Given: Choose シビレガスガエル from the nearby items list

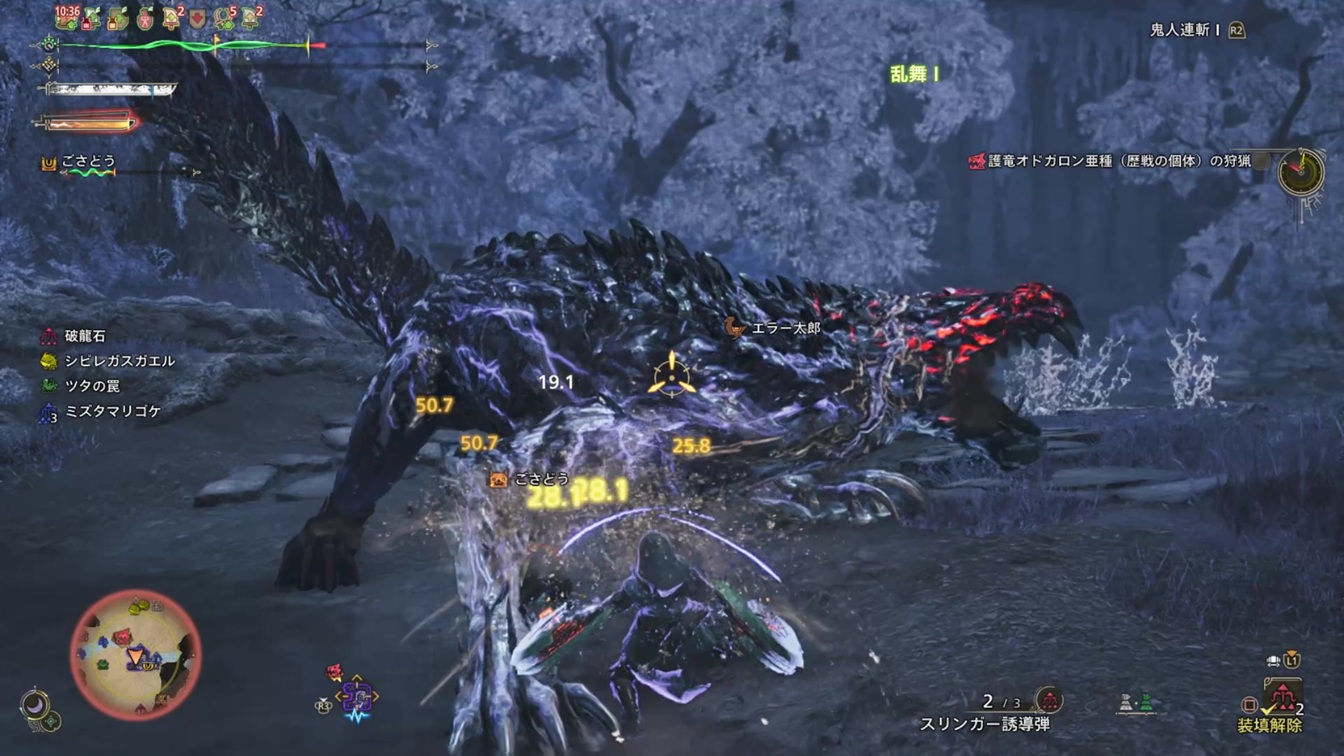Looking at the screenshot, I should (x=107, y=361).
